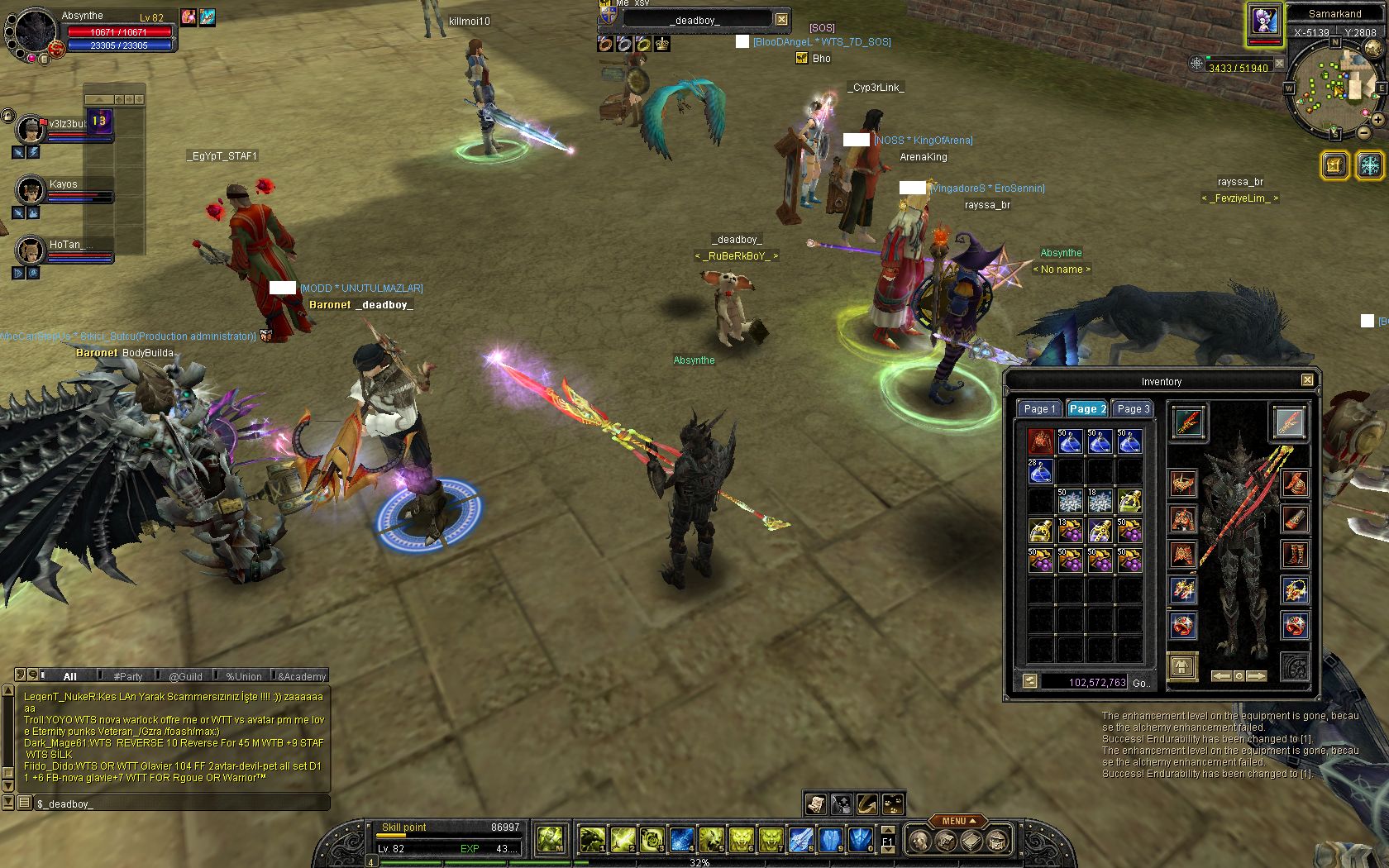Select the stack of 28 blue potions
Viewport: 1389px width, 868px height.
[x=1040, y=471]
